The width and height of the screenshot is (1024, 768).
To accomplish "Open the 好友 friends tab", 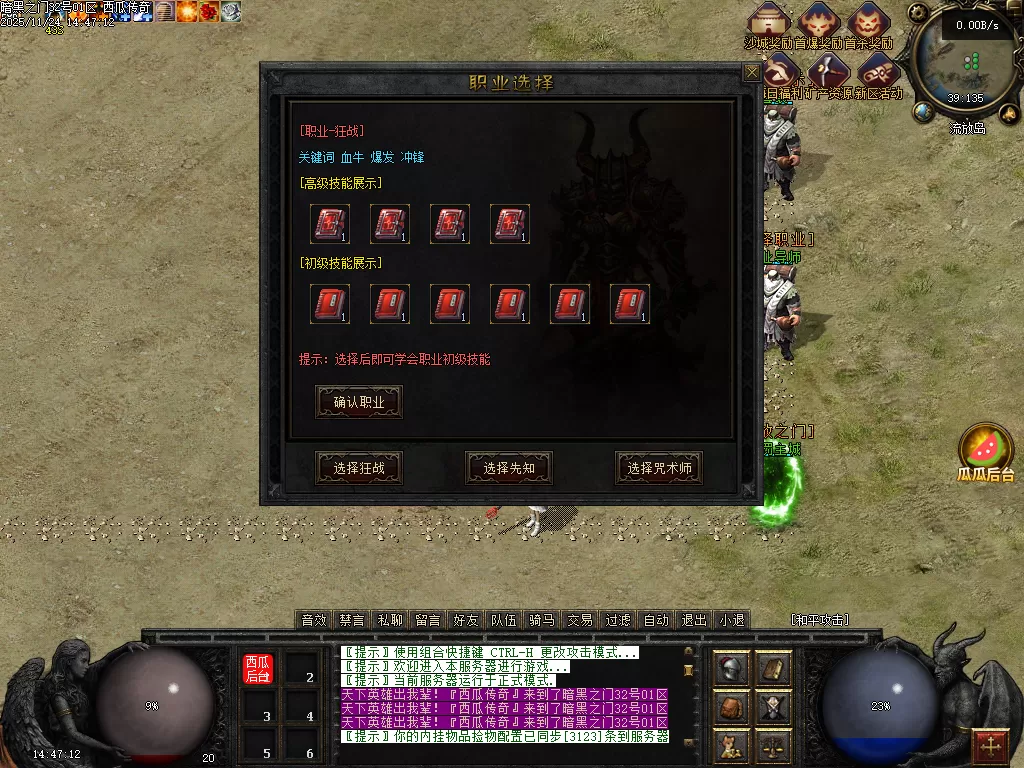I will (465, 620).
